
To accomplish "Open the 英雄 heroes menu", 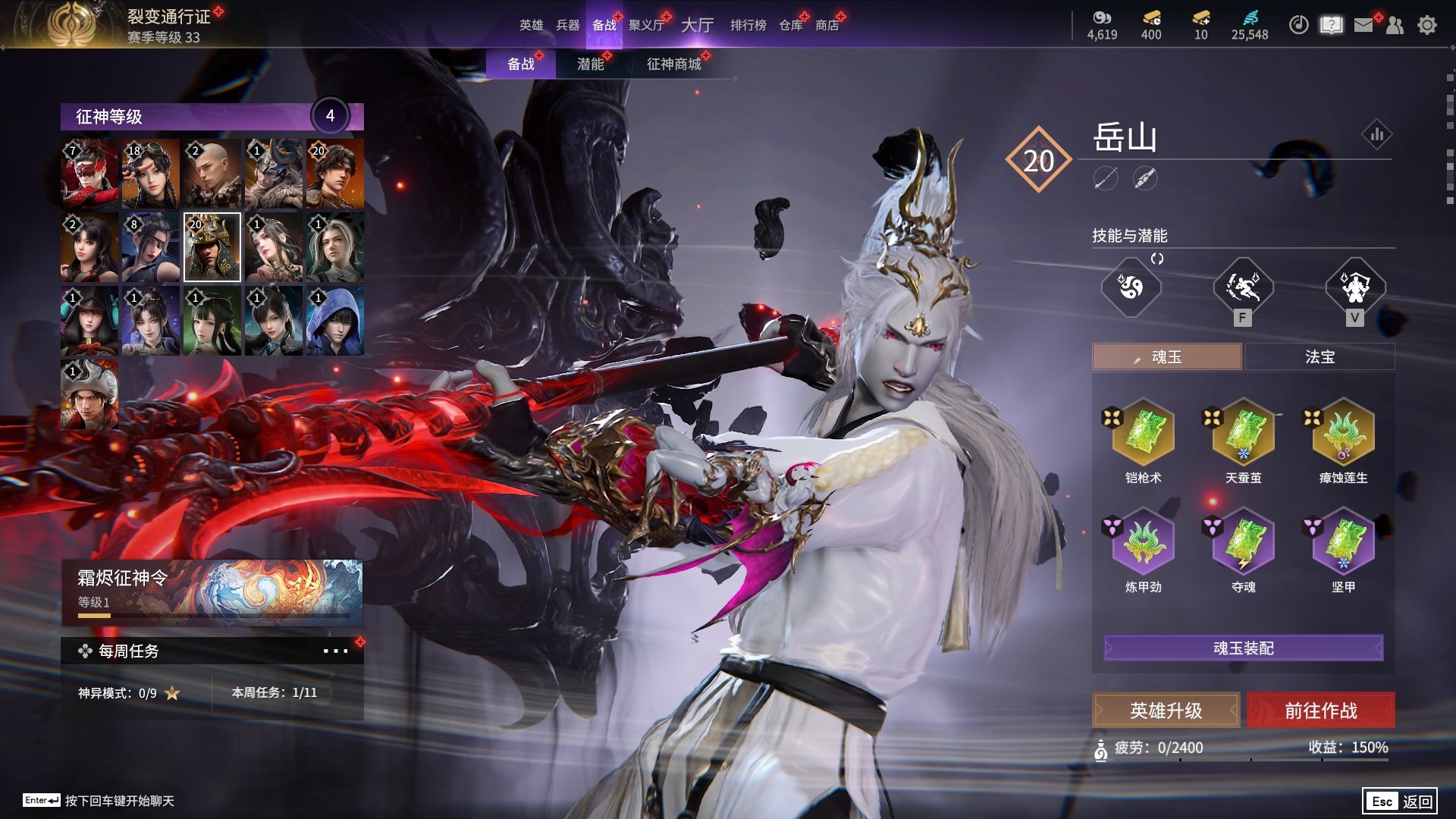I will point(531,25).
